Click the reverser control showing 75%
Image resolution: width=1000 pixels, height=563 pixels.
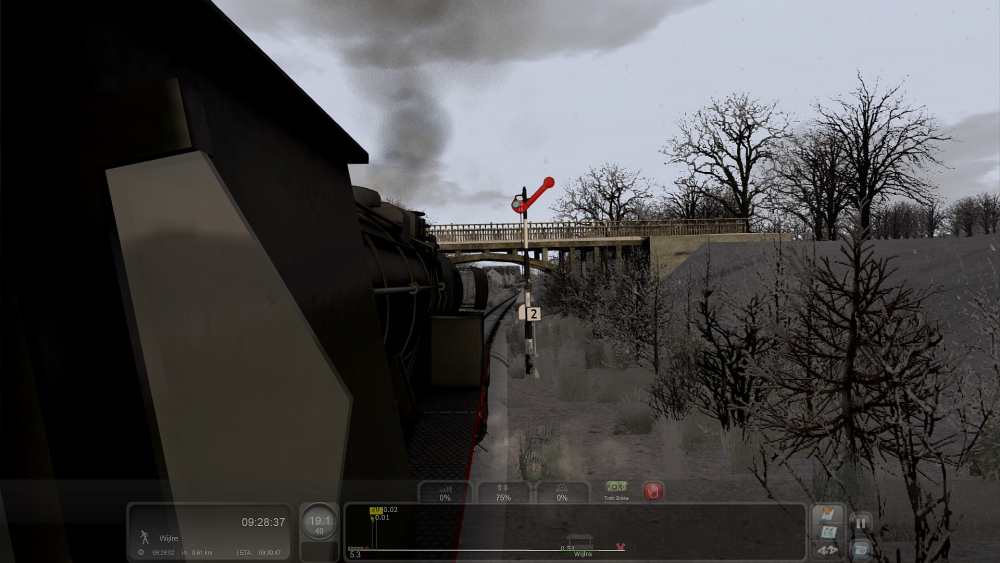(503, 491)
